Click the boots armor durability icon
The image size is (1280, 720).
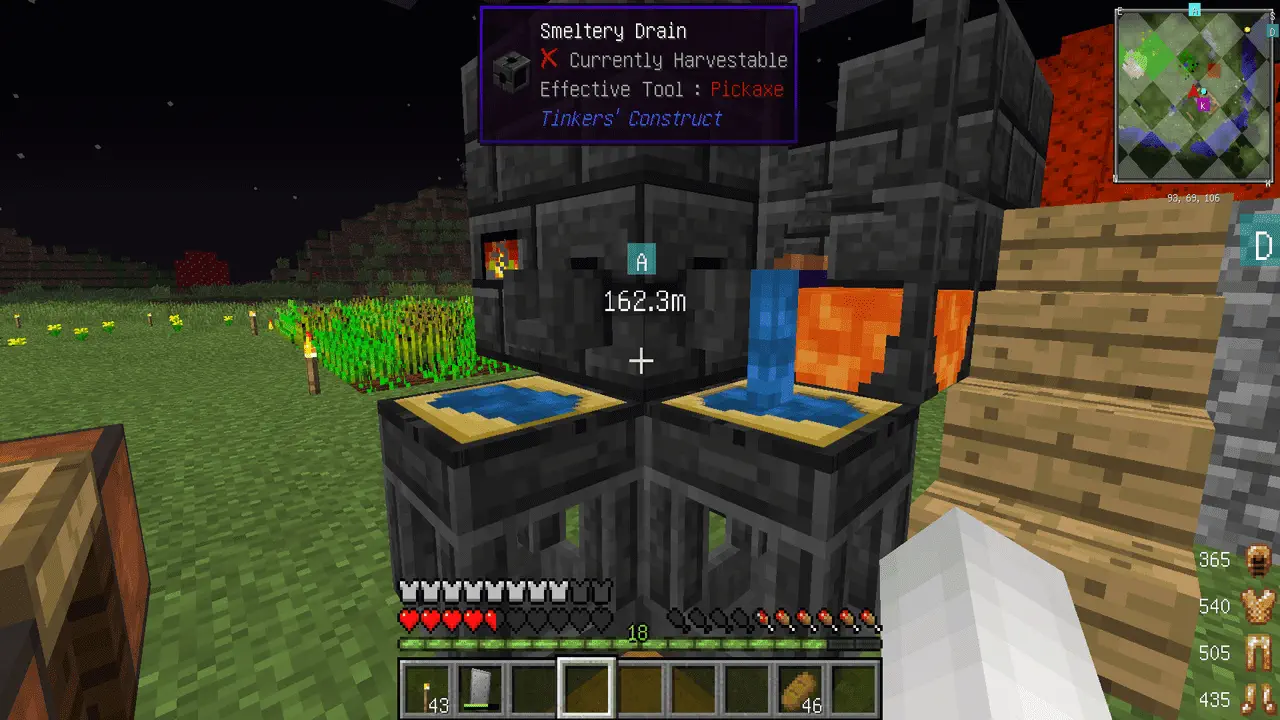[x=1256, y=699]
